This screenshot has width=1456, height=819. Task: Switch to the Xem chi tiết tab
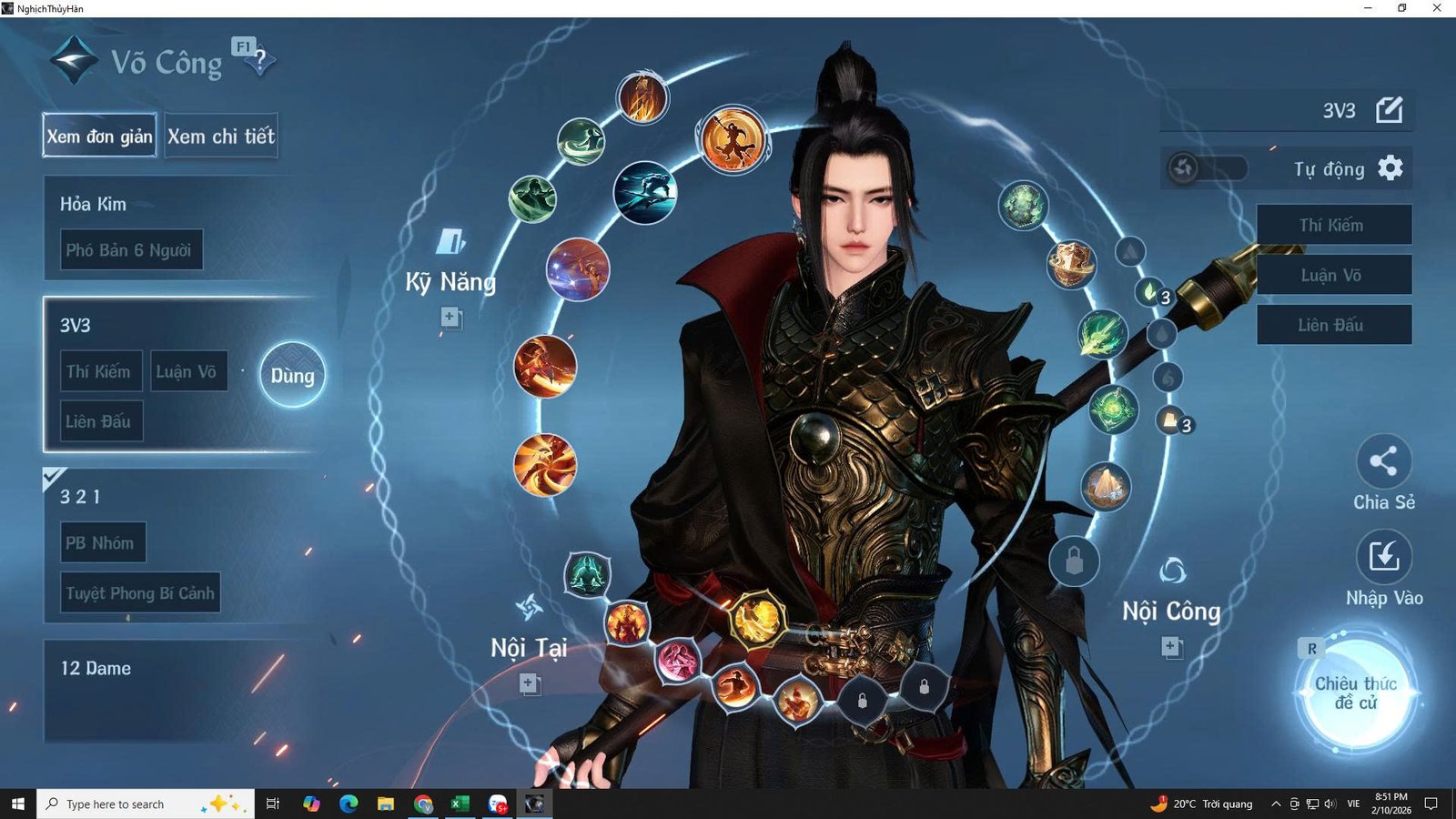click(221, 136)
